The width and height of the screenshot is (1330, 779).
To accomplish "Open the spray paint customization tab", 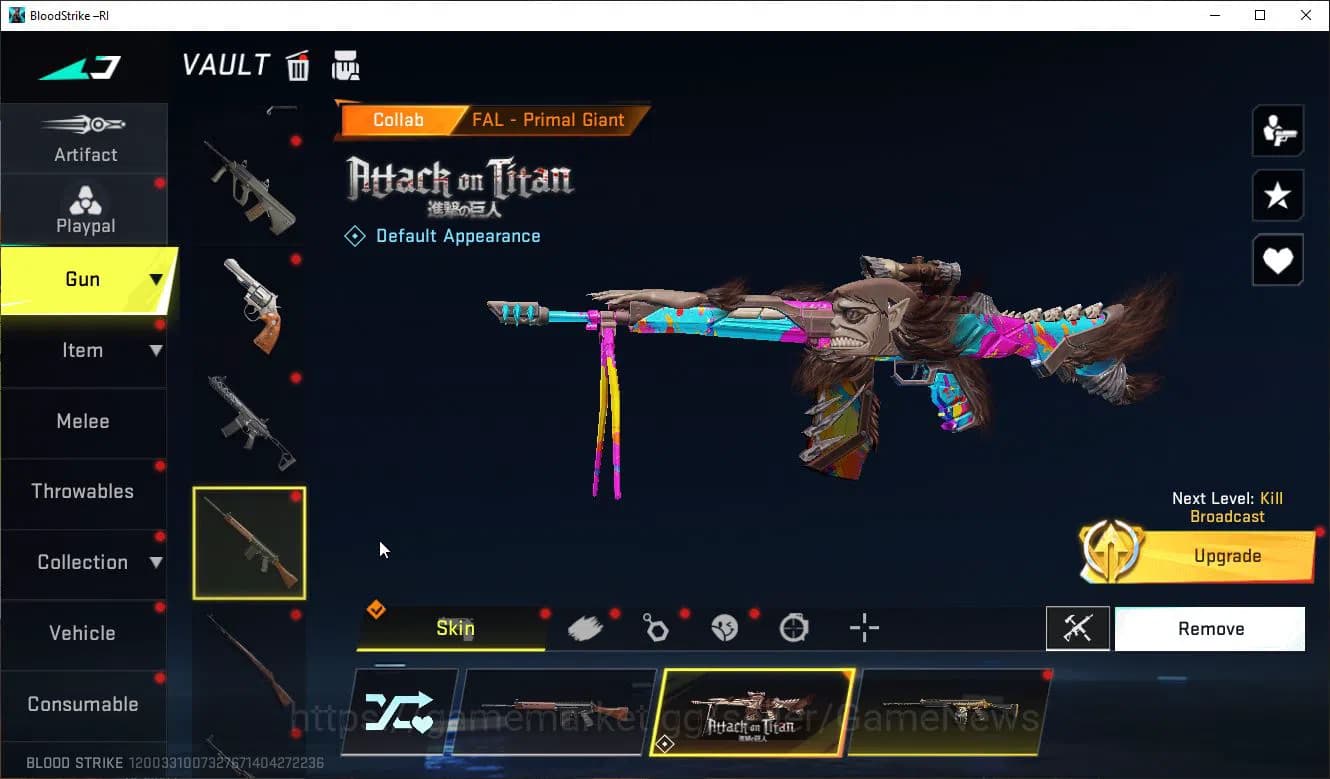I will 586,628.
